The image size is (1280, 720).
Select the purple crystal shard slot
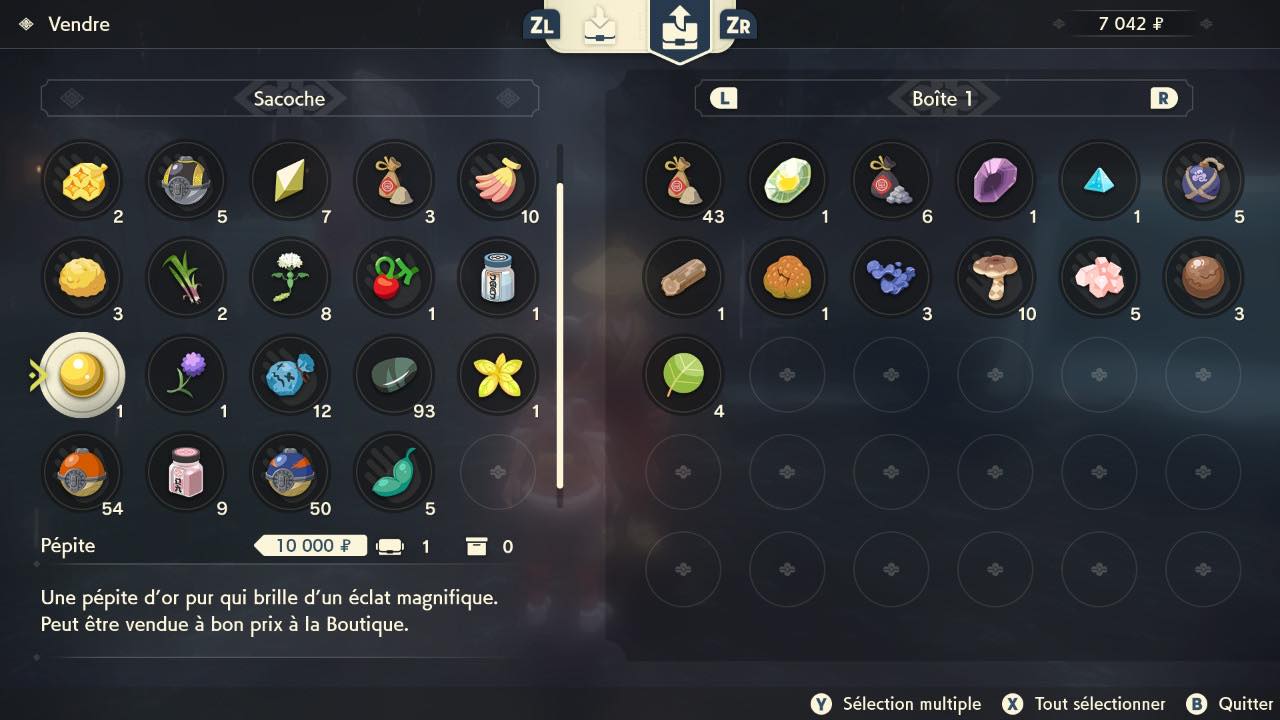tap(995, 181)
